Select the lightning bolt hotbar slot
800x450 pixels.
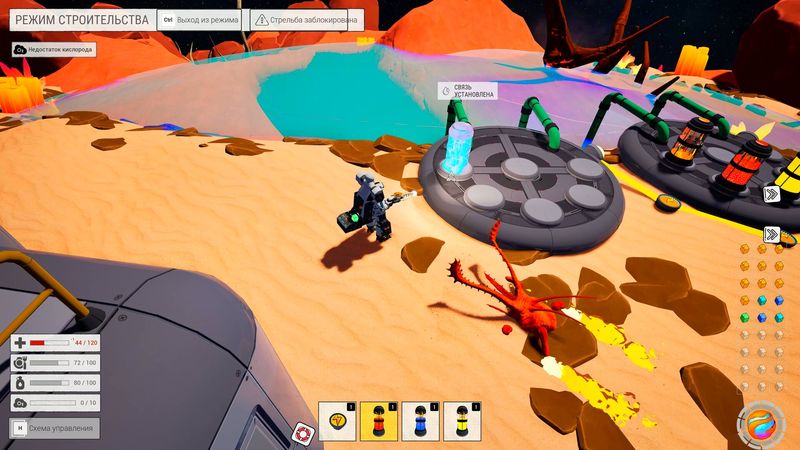click(x=337, y=421)
